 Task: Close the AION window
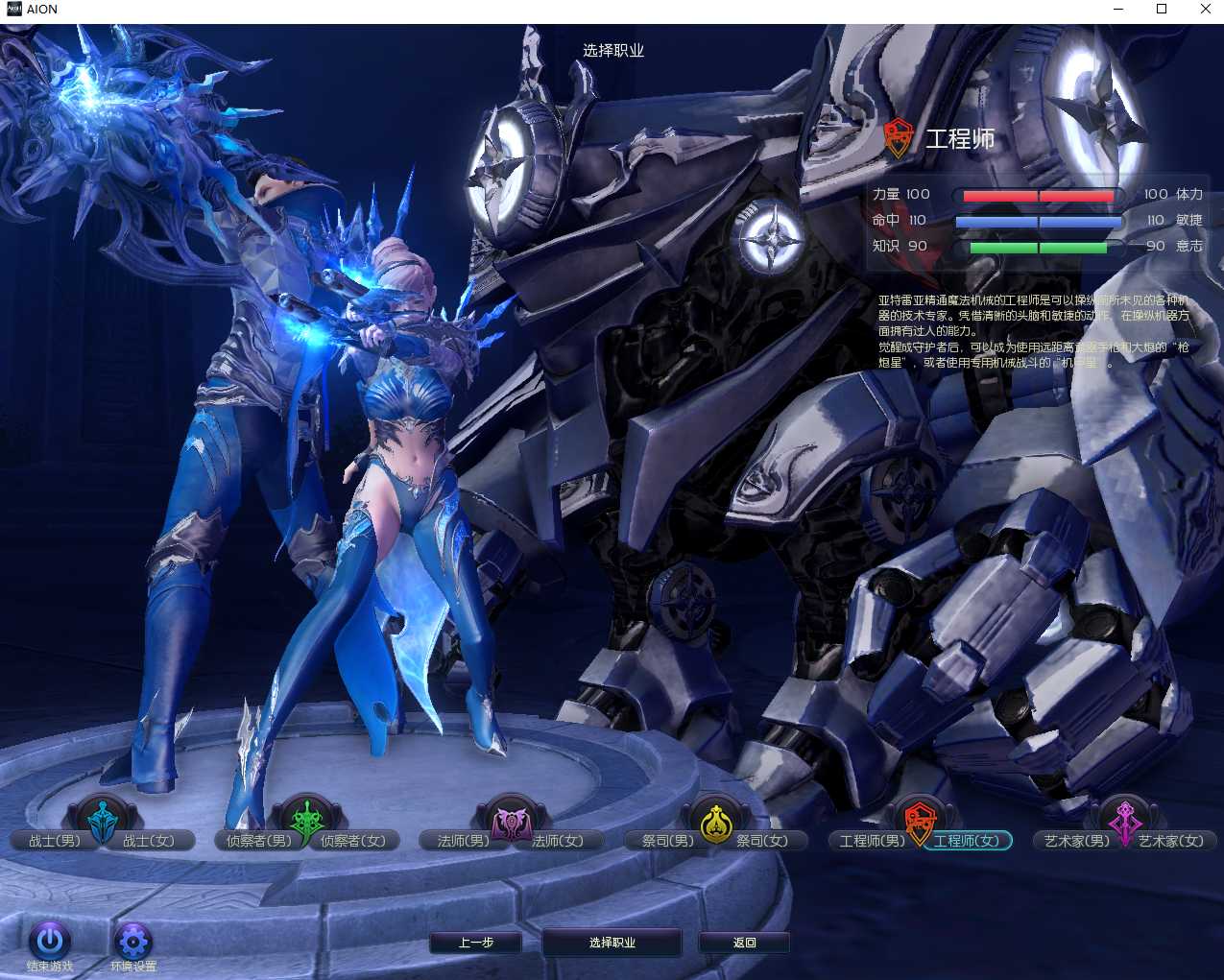point(1206,10)
